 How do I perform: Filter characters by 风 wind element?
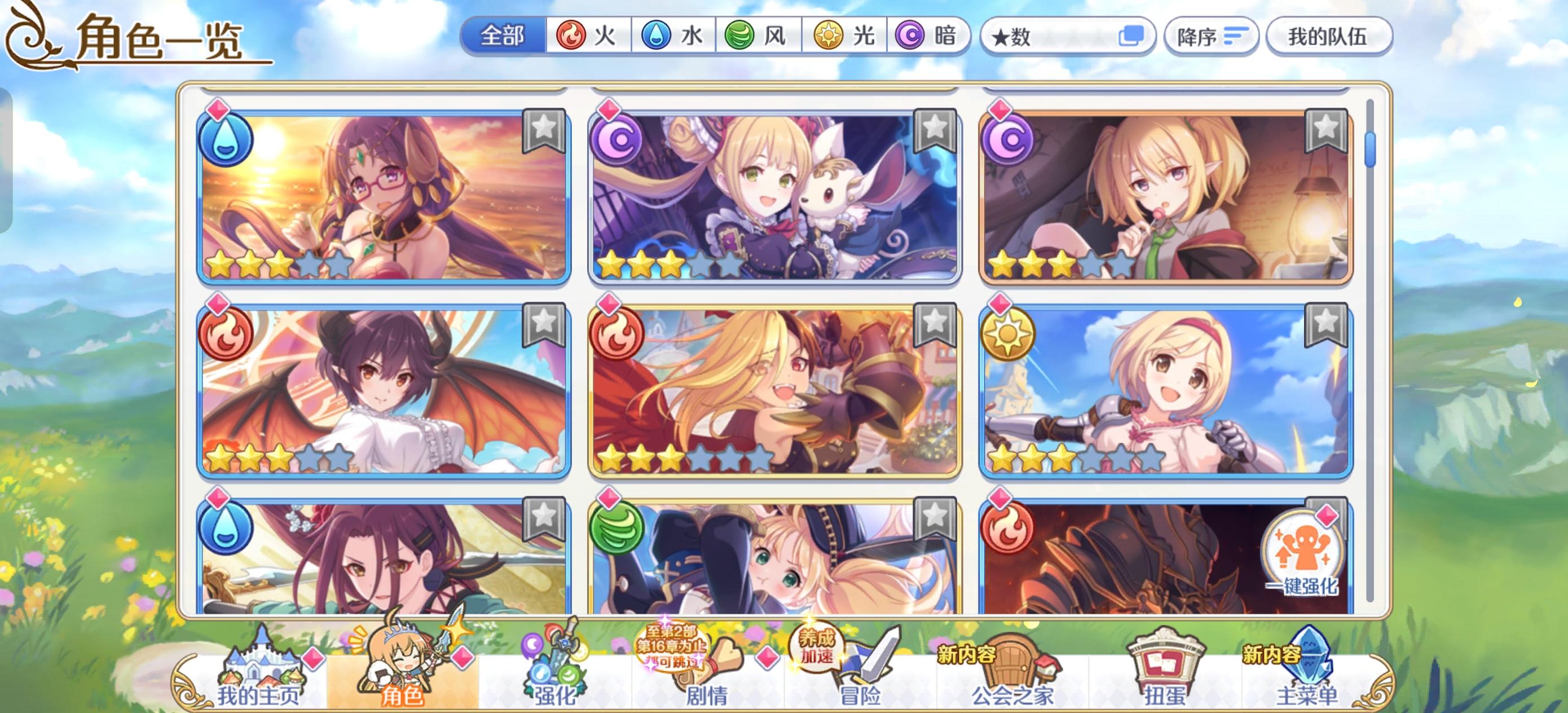coord(755,37)
